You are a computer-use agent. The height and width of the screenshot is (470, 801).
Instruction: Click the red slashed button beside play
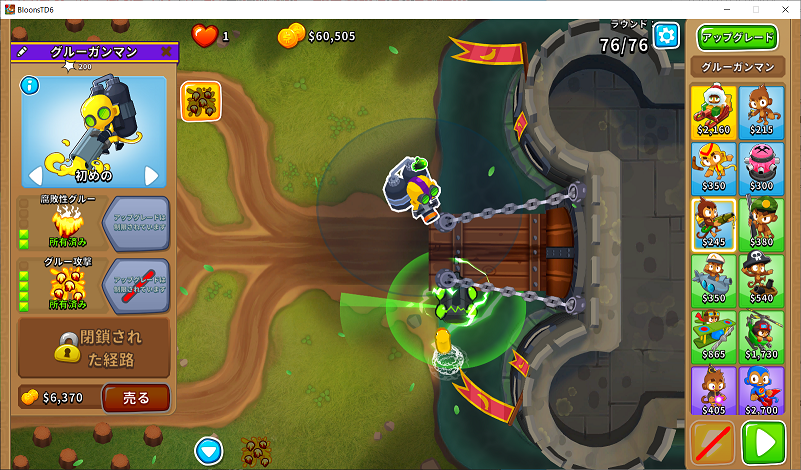[x=712, y=443]
